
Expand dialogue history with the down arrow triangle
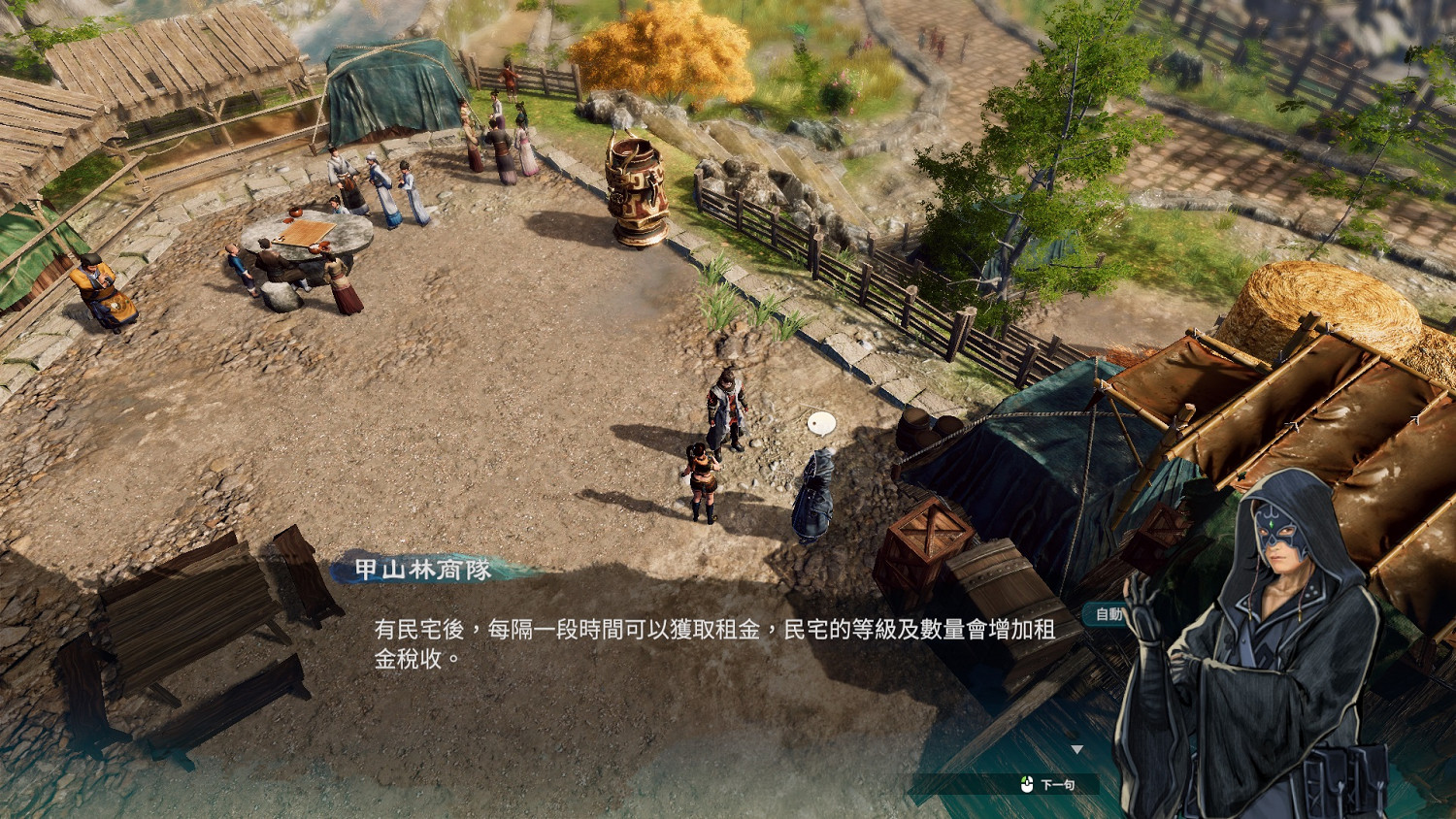[x=1077, y=747]
